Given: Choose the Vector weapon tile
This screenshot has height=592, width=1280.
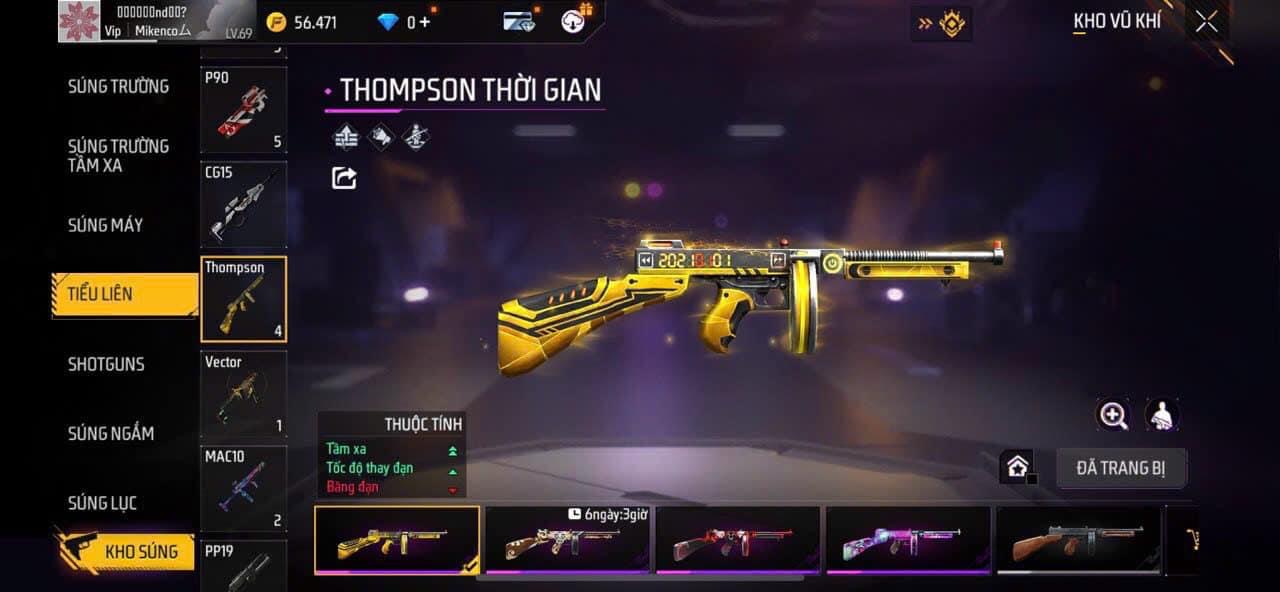Looking at the screenshot, I should [x=243, y=394].
